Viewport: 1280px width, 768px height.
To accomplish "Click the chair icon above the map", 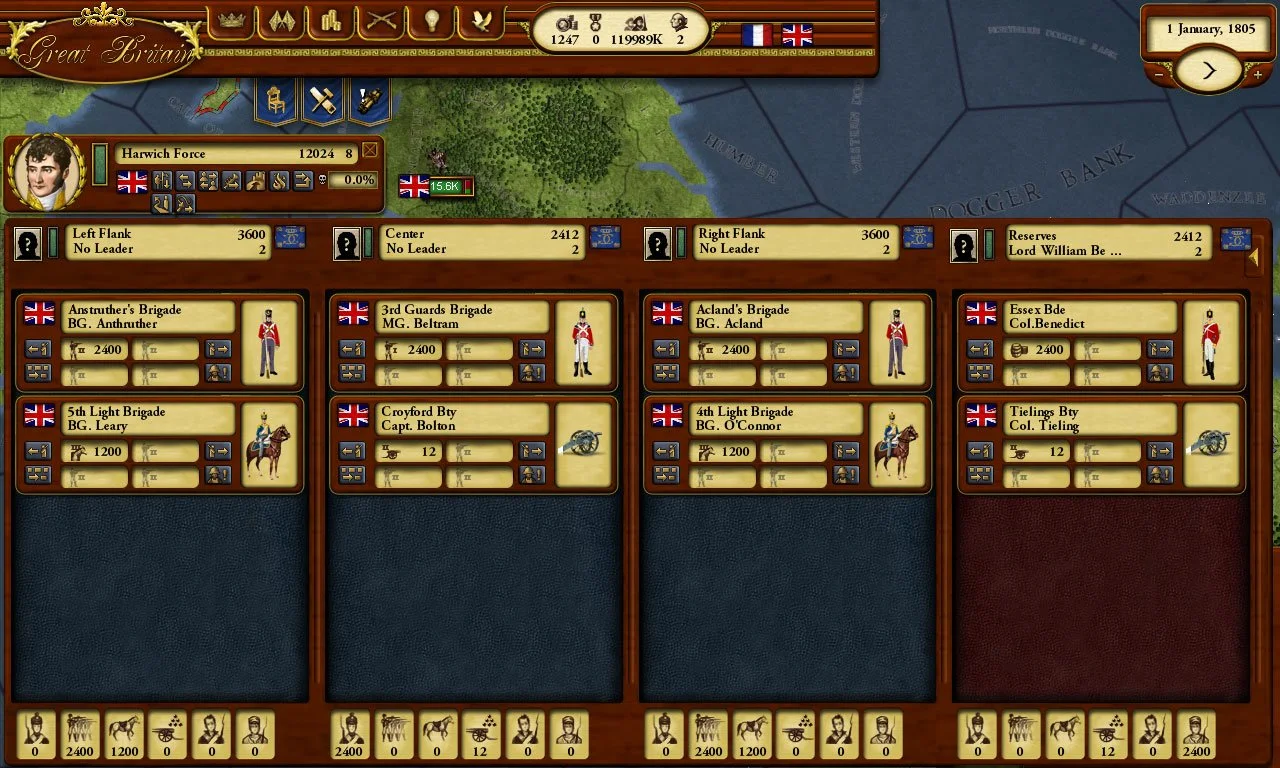I will 275,101.
